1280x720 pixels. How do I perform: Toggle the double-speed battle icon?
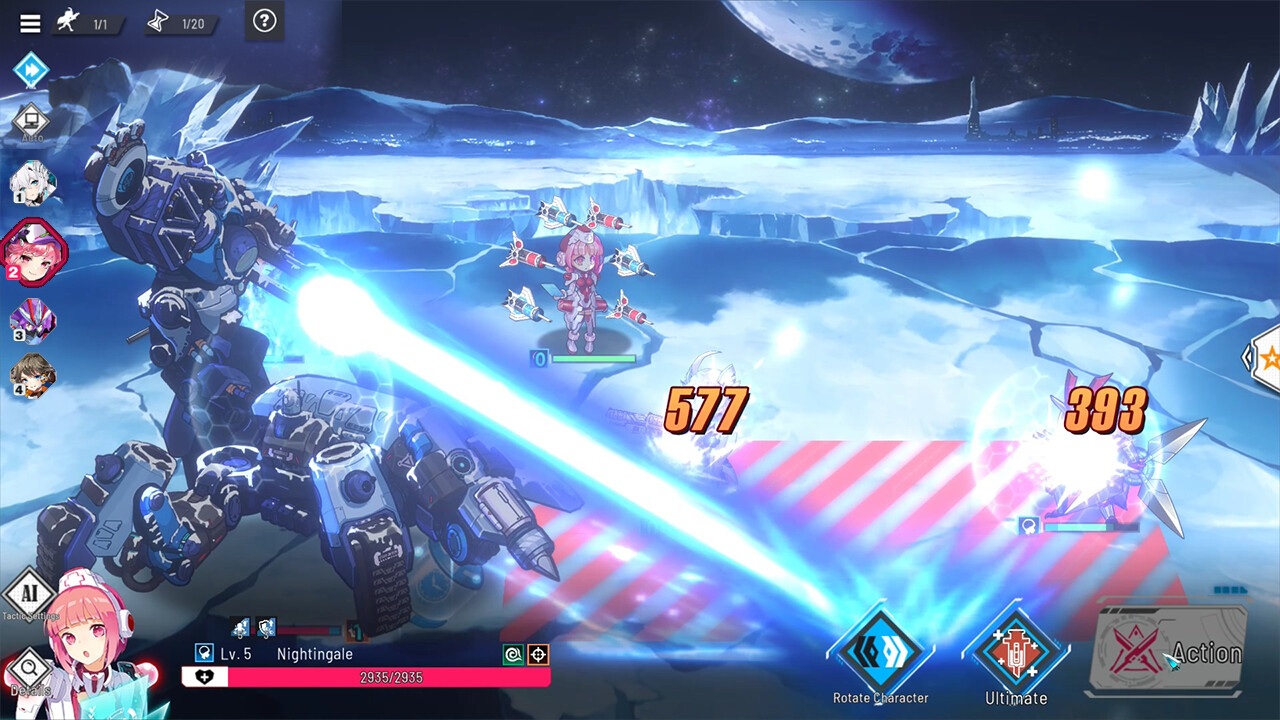[x=30, y=70]
